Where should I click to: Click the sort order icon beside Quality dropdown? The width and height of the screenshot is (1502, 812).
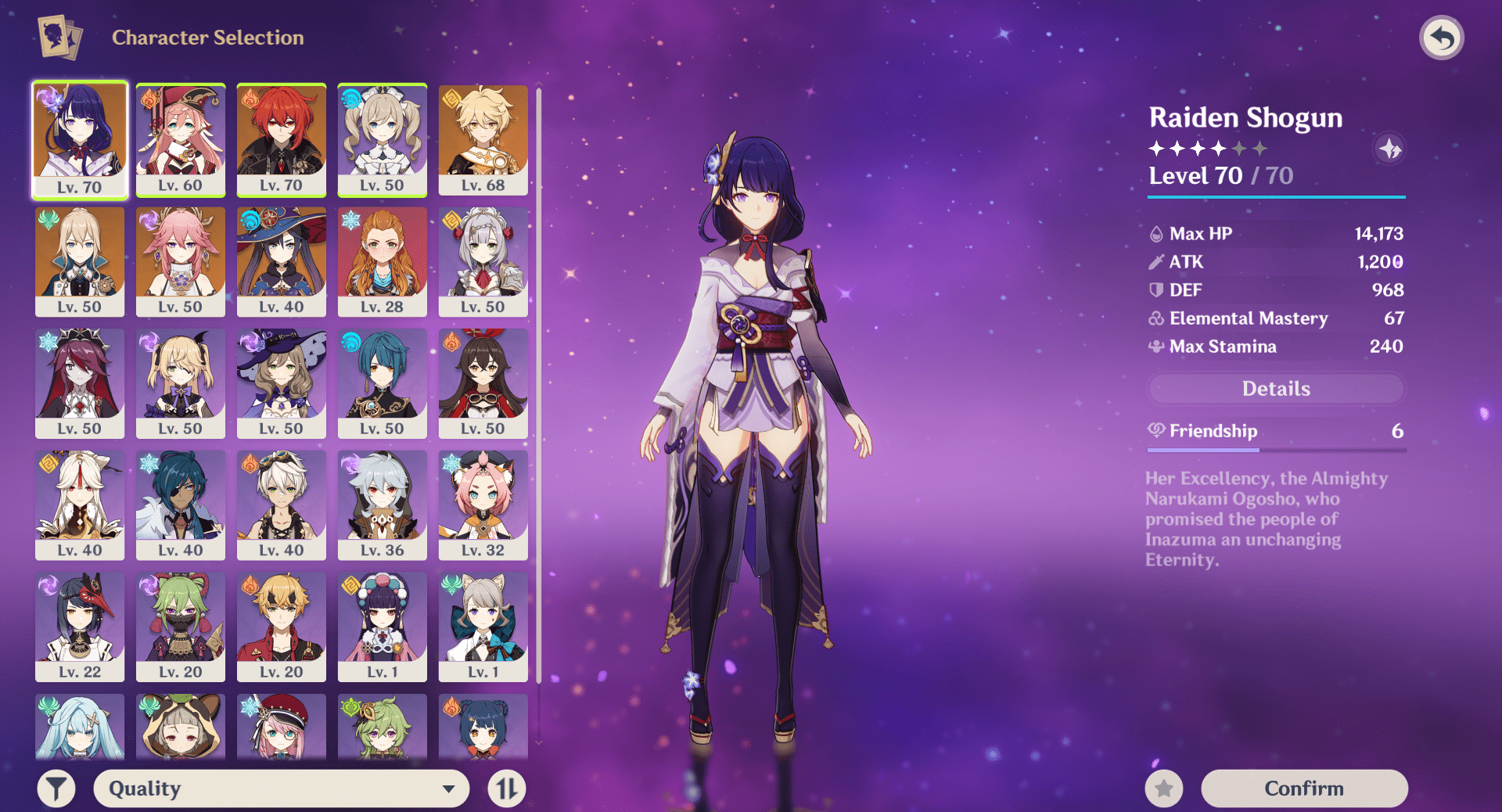(x=505, y=788)
